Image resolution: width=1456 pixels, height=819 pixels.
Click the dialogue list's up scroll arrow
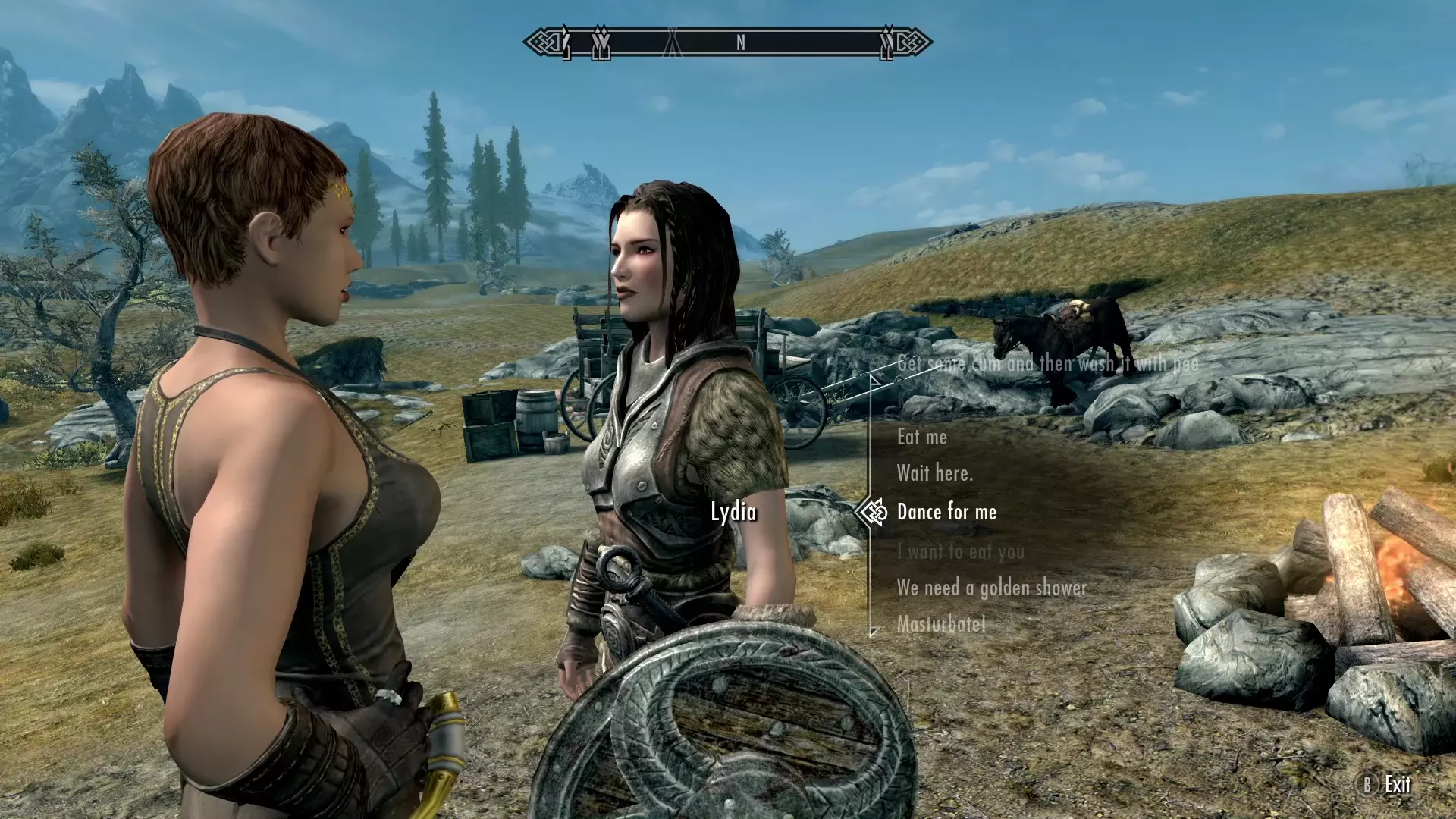coord(875,381)
